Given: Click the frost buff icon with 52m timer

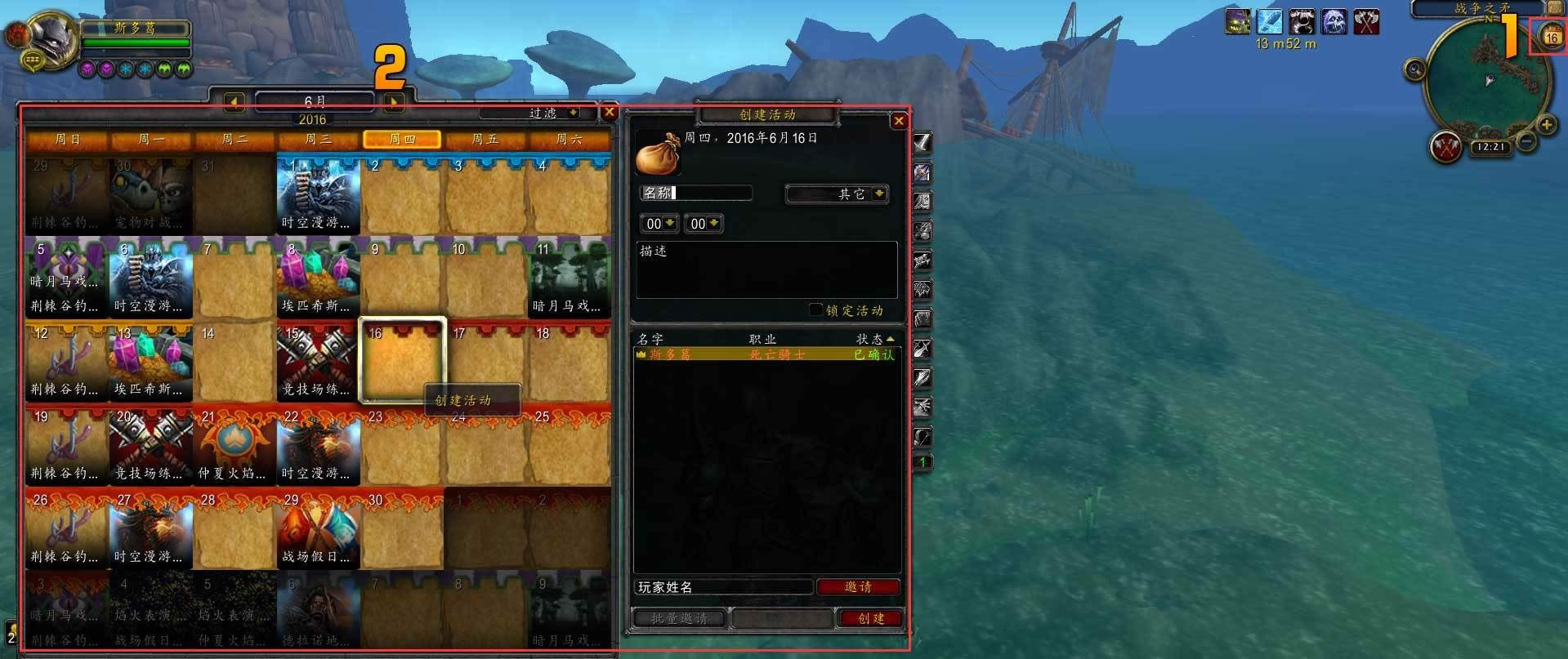Looking at the screenshot, I should click(1269, 22).
